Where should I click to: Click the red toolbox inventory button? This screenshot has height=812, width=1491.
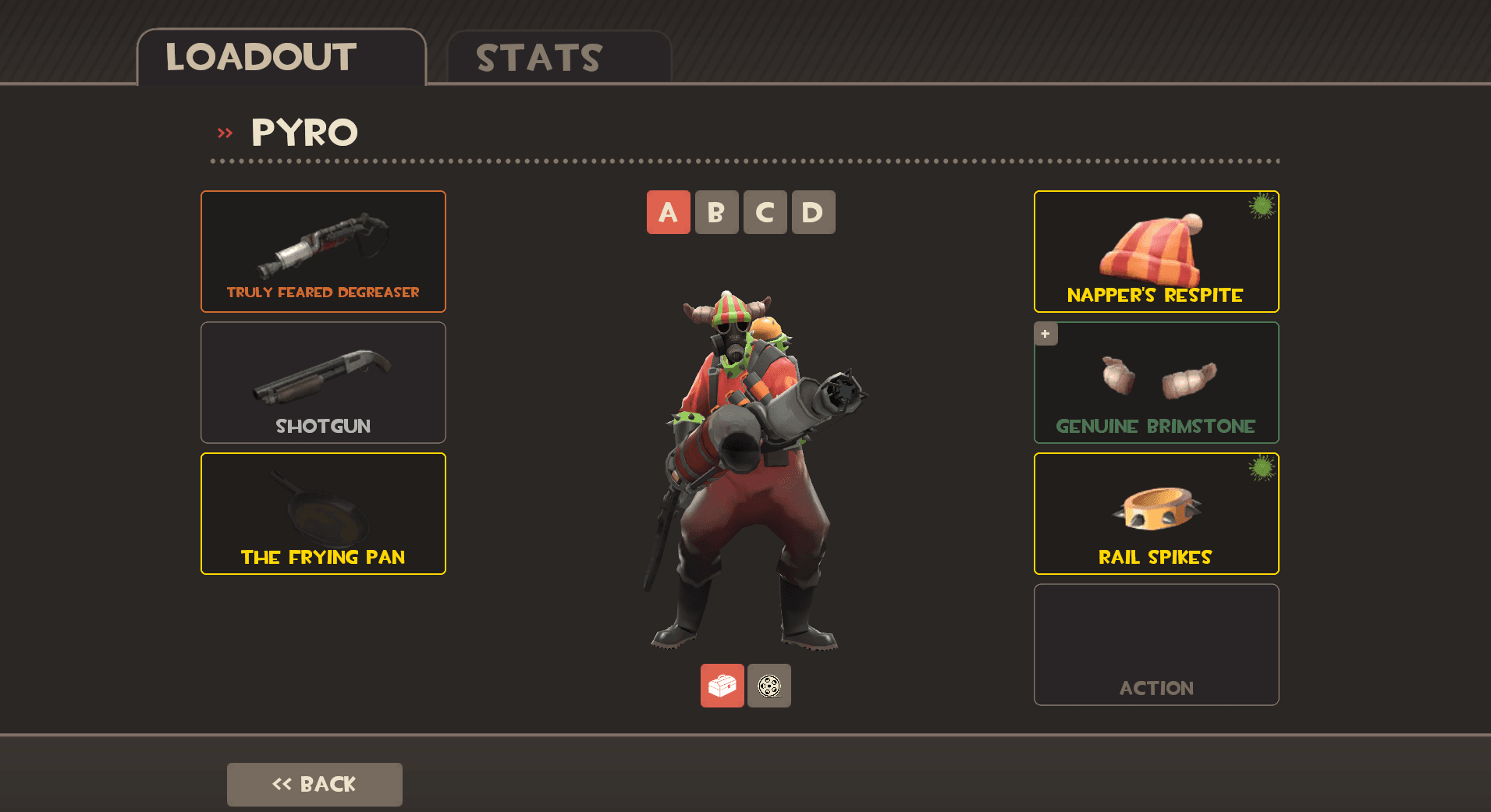722,686
